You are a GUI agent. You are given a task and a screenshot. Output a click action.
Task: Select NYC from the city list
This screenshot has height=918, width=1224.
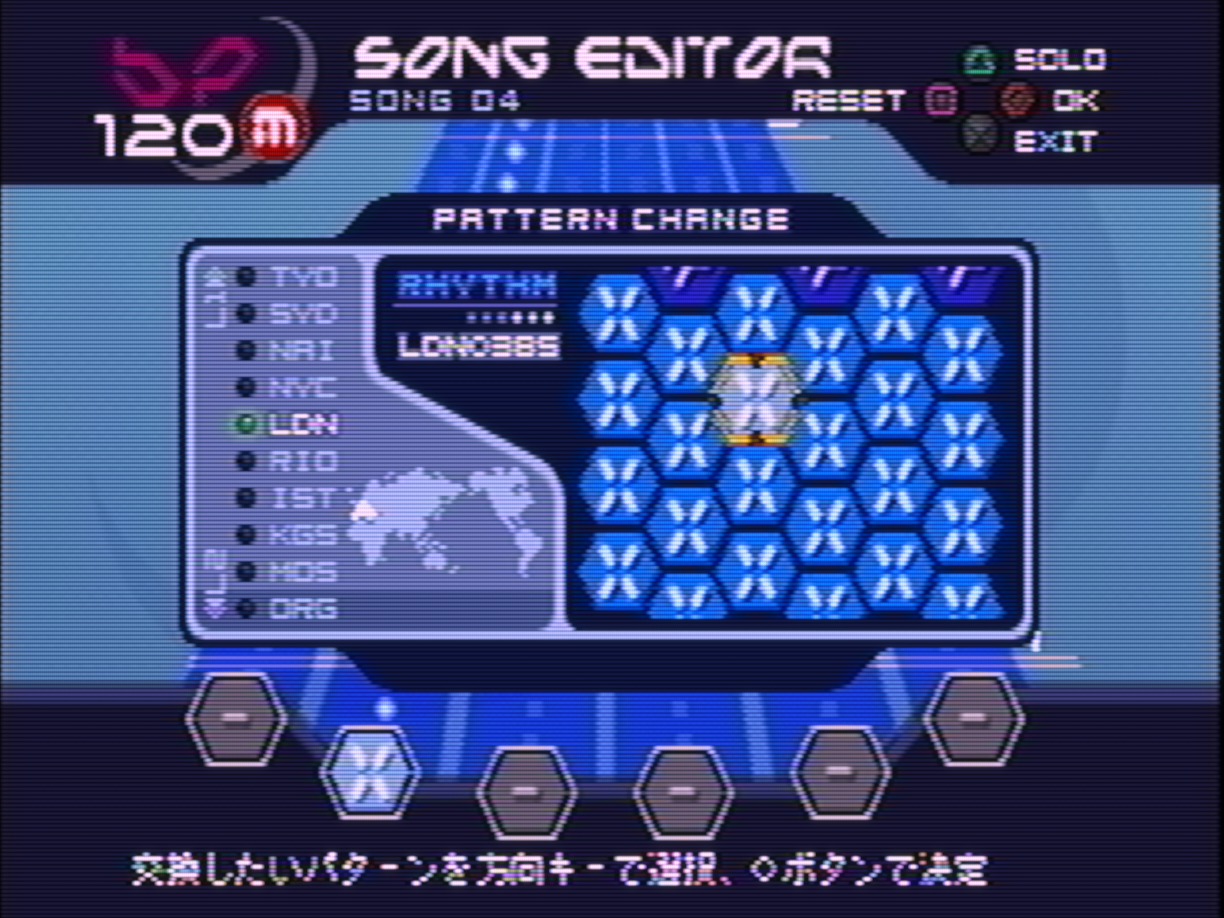click(x=302, y=388)
